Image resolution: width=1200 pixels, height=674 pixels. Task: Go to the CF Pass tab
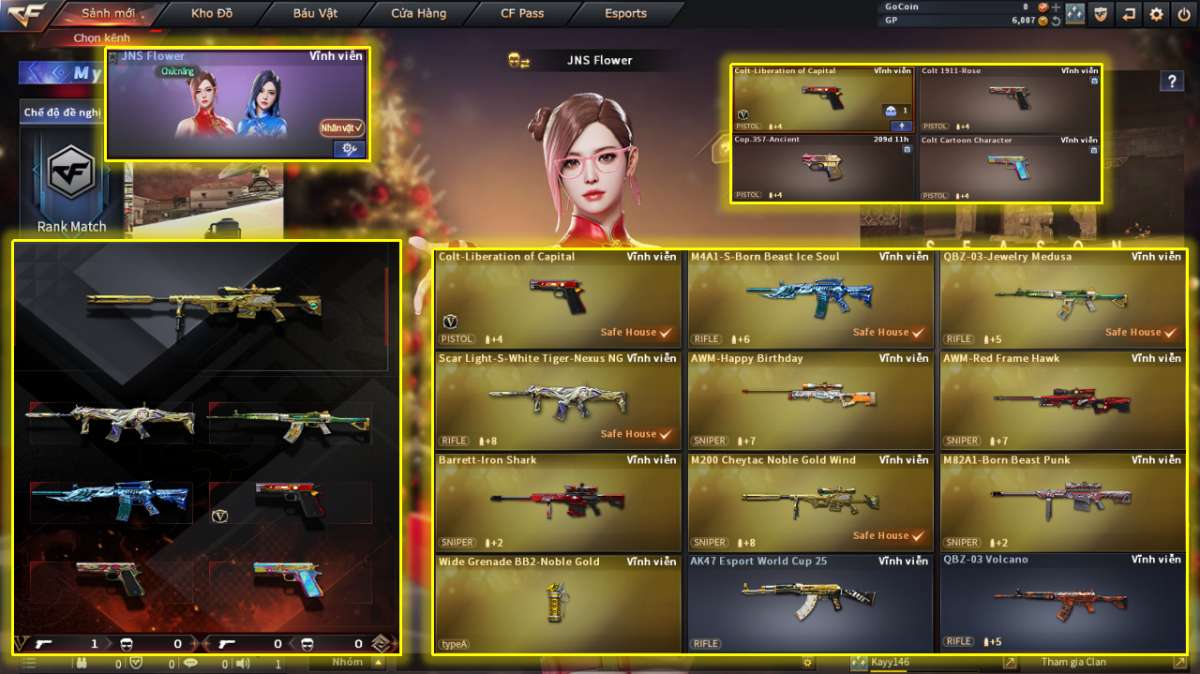[522, 14]
